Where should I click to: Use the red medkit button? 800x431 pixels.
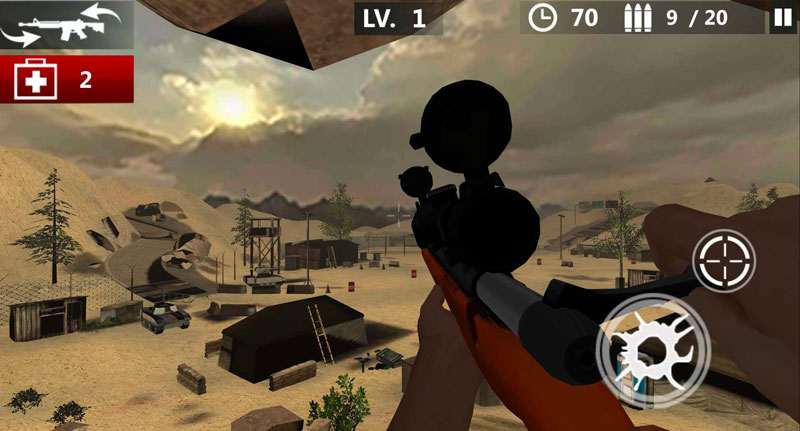tap(67, 80)
